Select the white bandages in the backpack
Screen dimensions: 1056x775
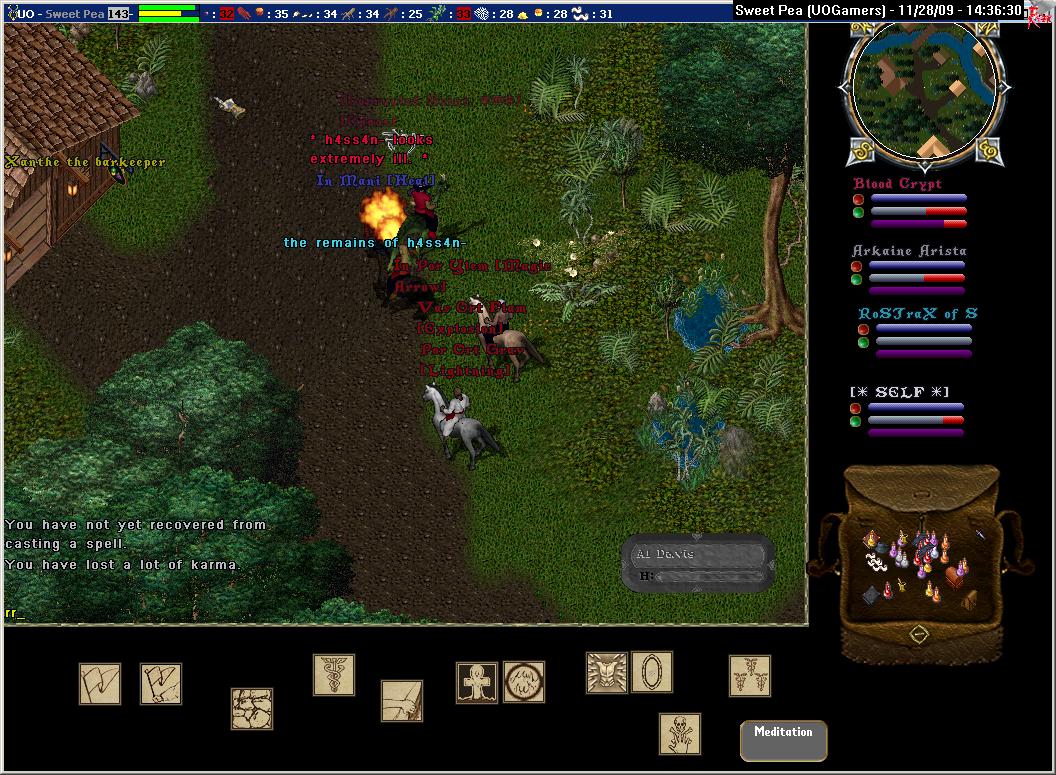pos(877,564)
